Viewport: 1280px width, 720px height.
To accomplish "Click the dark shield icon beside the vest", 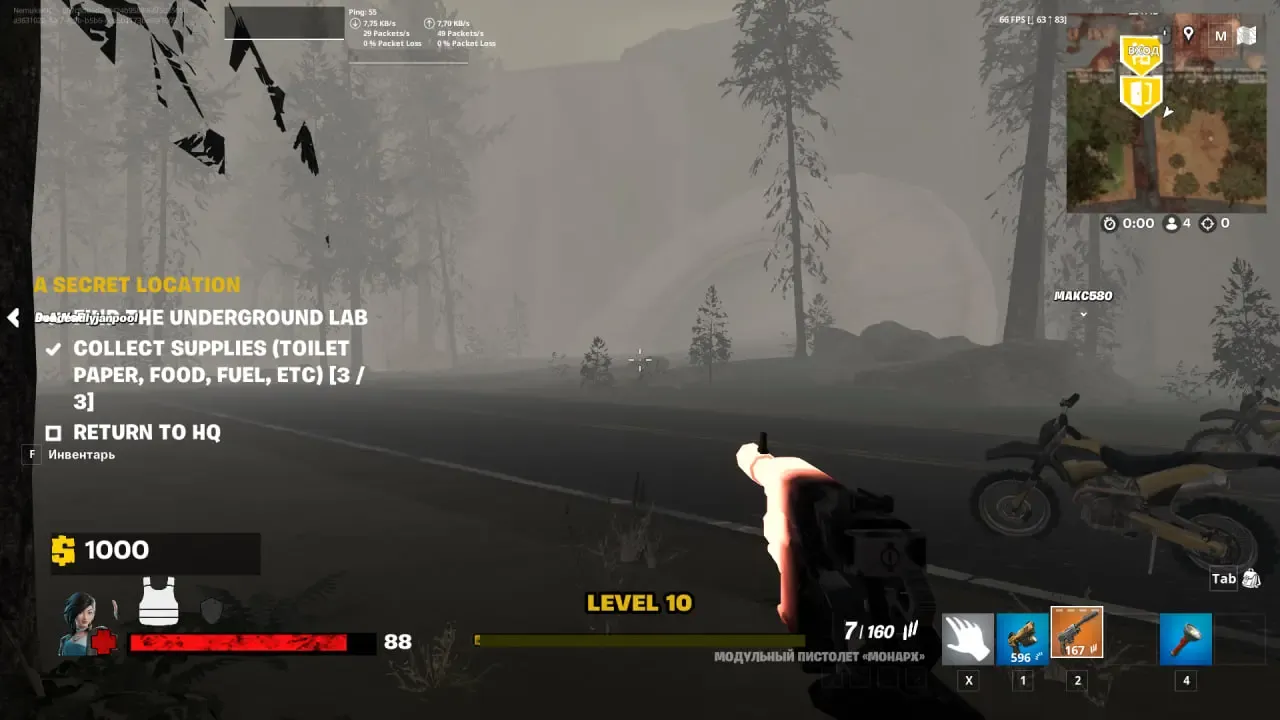I will [211, 611].
